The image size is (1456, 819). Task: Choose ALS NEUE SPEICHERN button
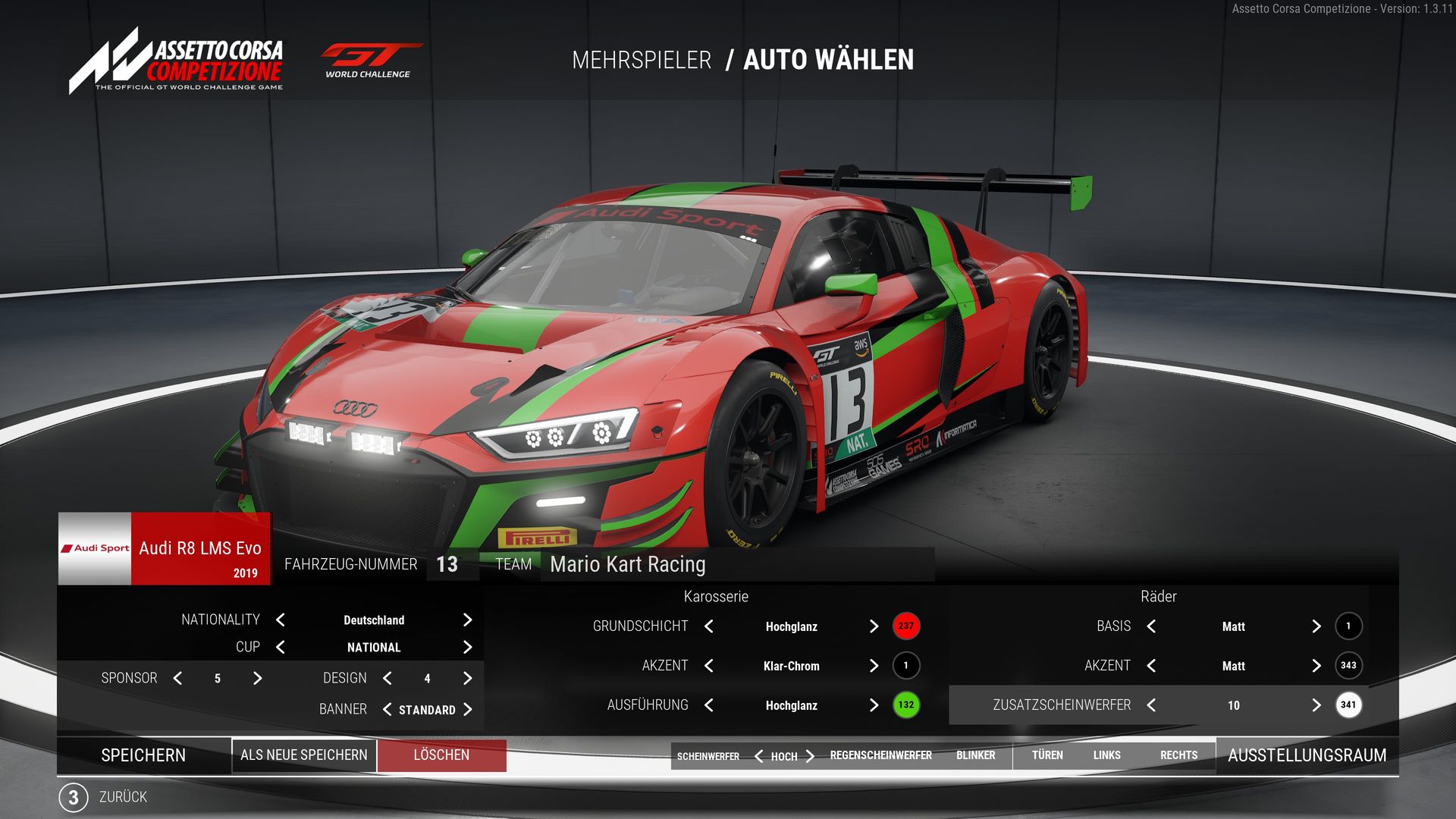pos(303,755)
